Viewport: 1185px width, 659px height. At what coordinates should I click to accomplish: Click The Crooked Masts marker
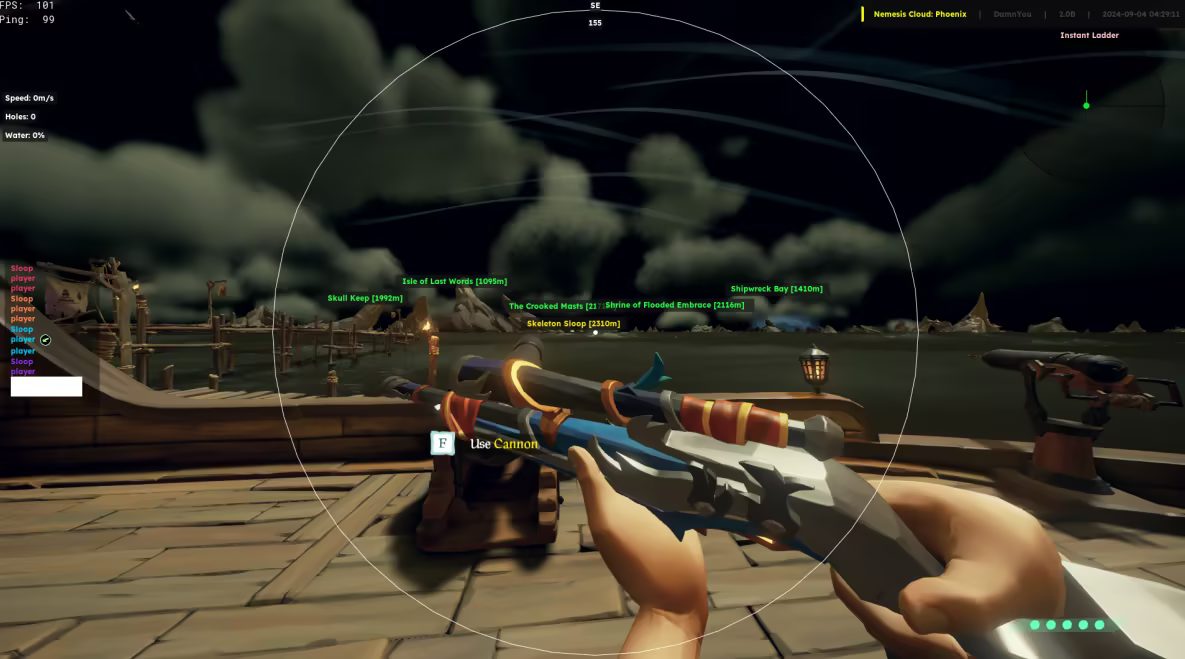(x=552, y=306)
